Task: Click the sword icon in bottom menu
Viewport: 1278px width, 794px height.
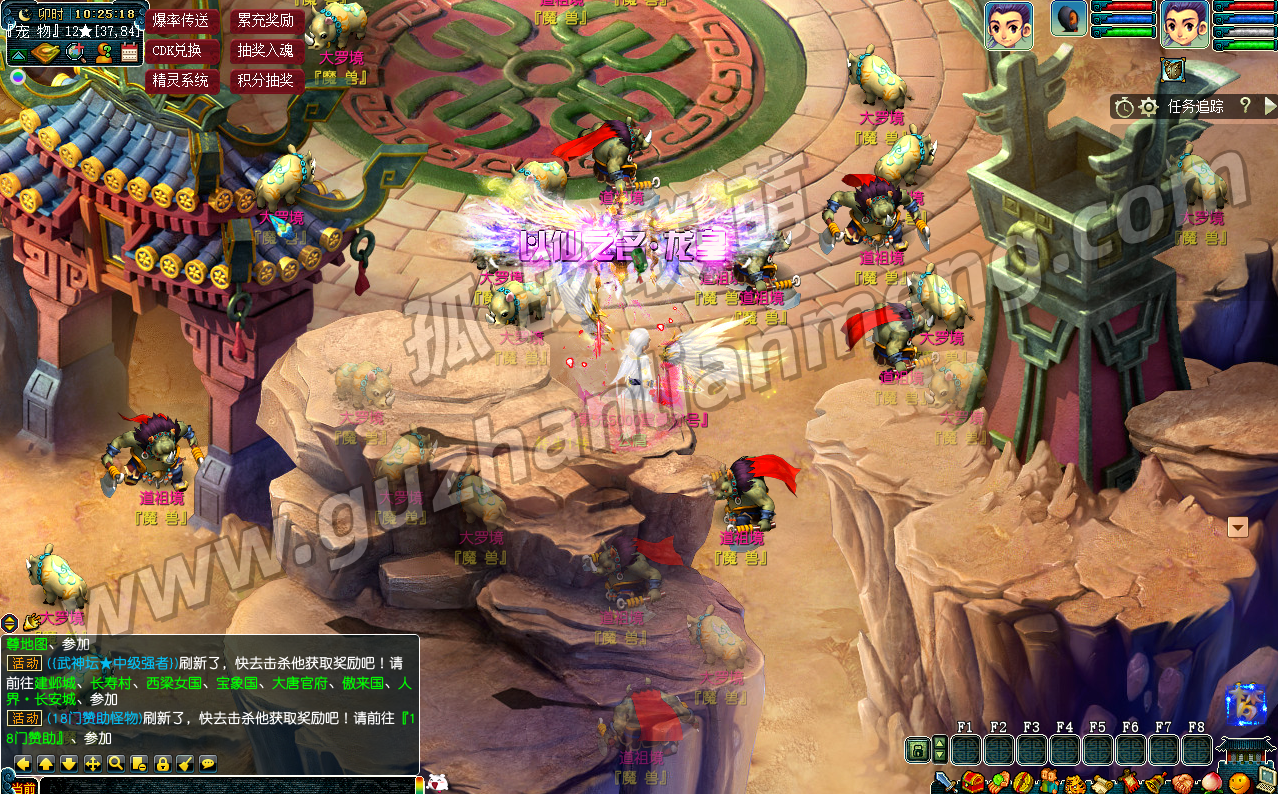Action: point(944,781)
